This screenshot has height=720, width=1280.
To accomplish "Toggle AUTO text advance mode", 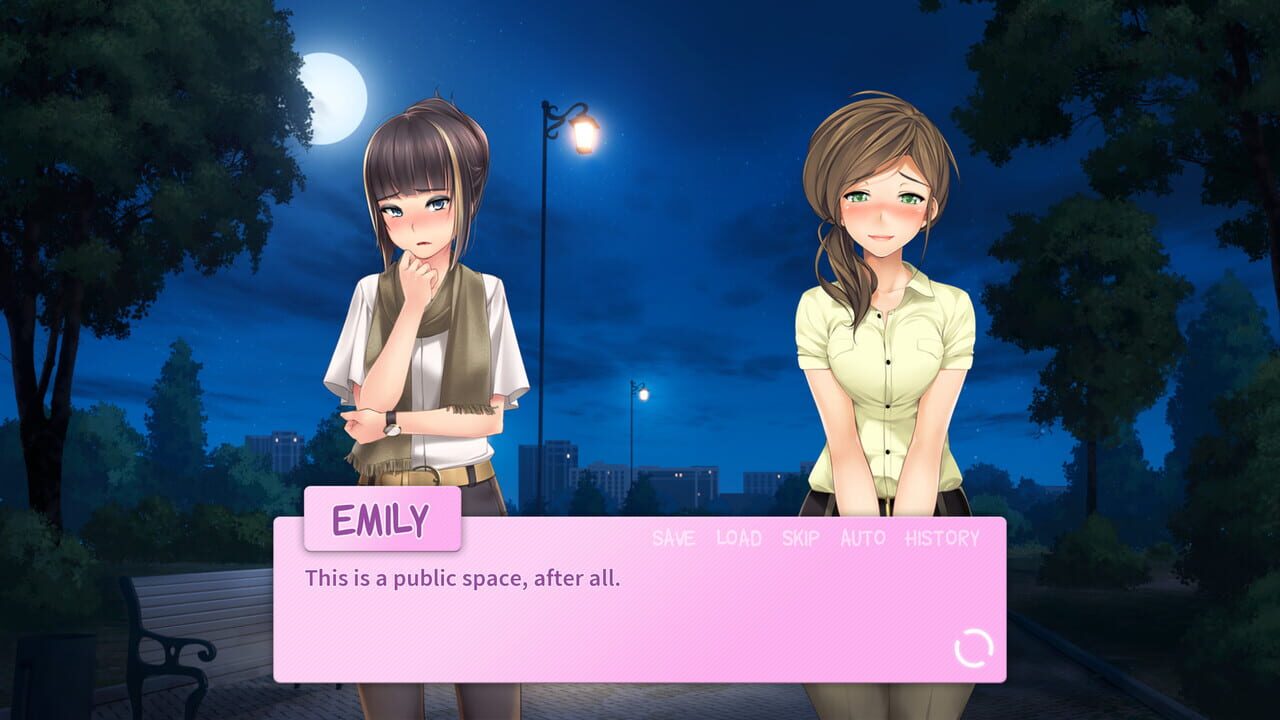I will coord(861,538).
